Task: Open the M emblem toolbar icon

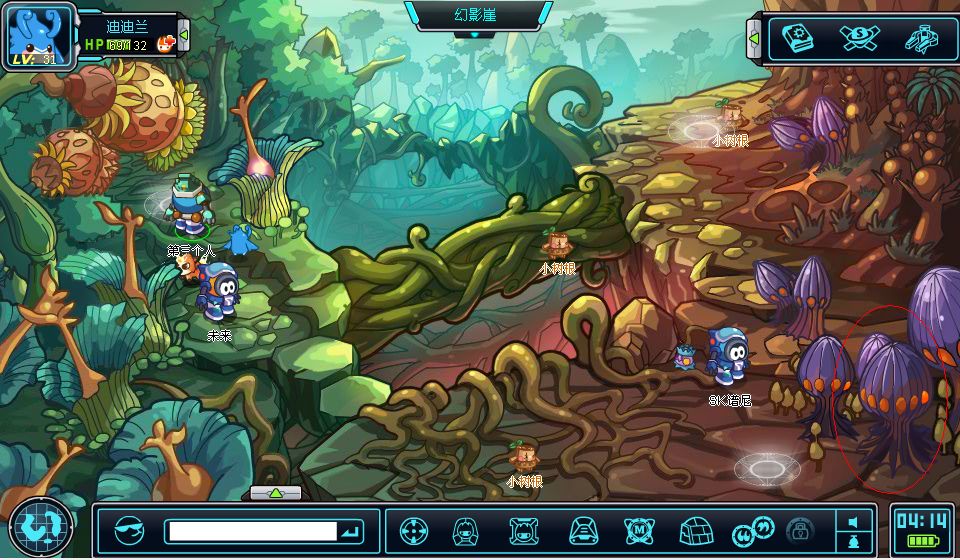Action: point(639,531)
